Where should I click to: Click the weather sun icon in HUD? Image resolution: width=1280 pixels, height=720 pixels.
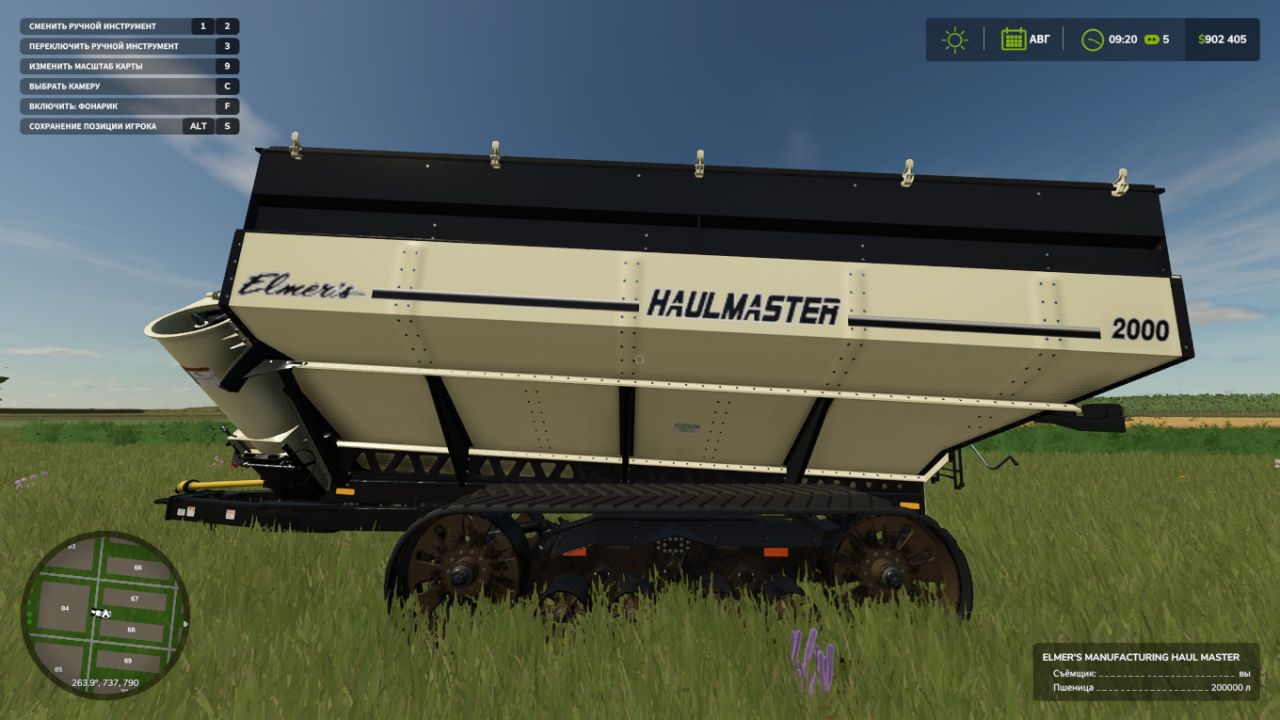point(956,39)
